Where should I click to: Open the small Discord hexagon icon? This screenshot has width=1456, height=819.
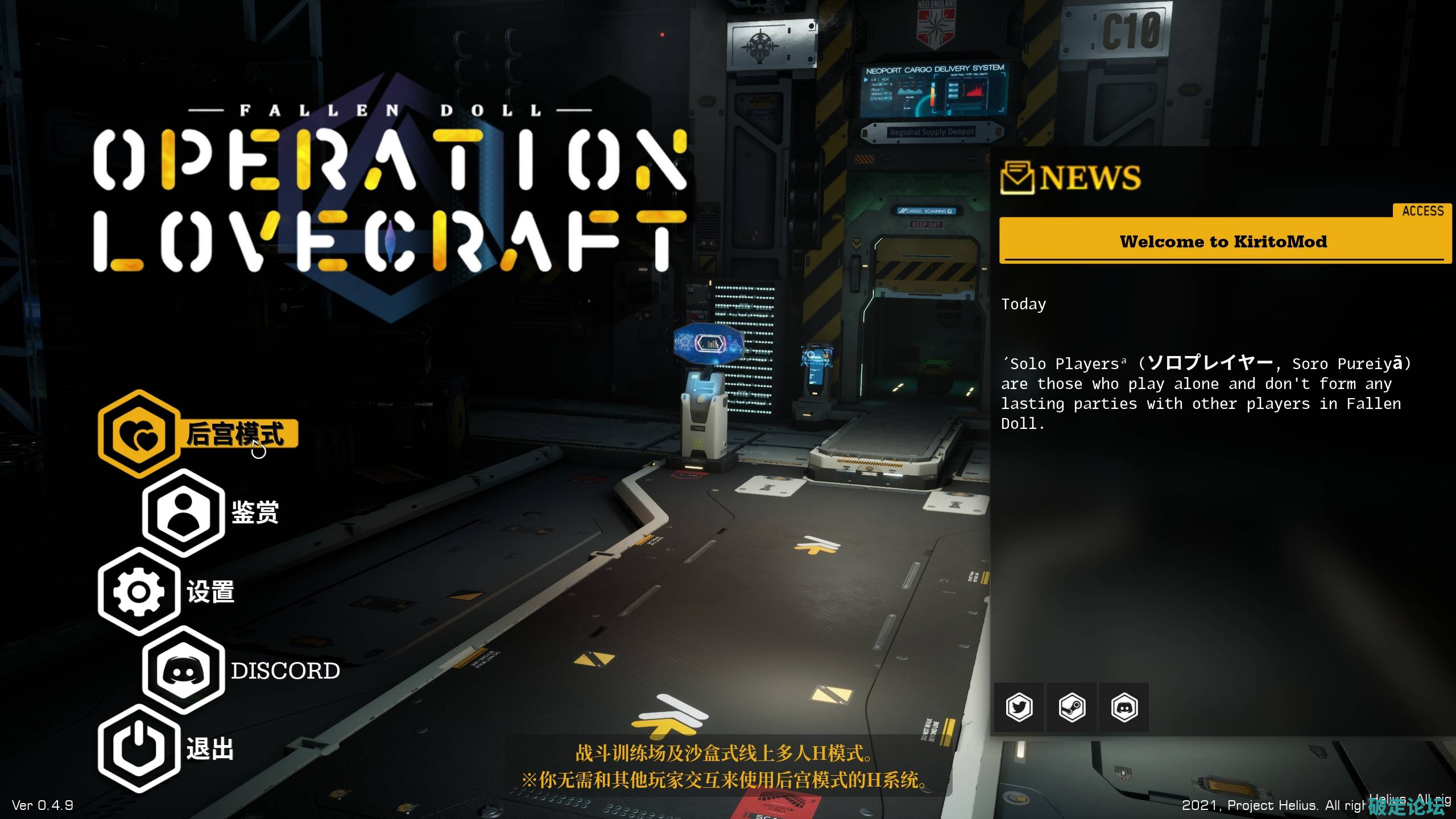pos(1124,708)
